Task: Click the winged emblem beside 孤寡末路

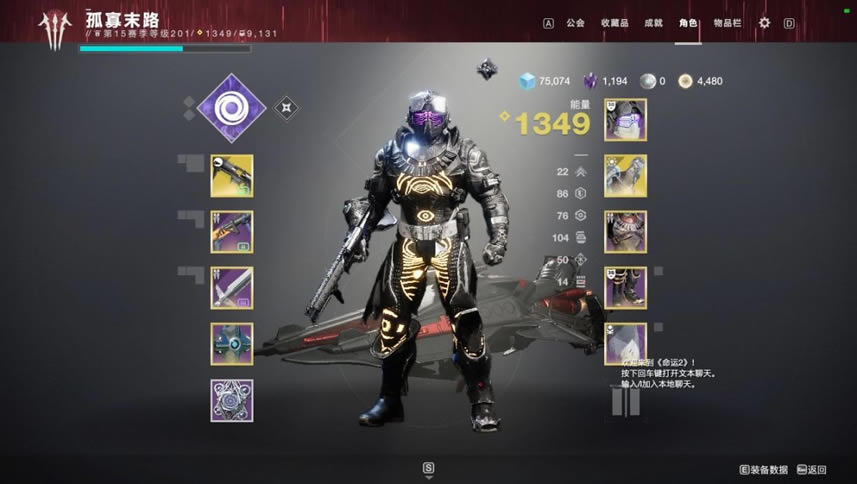Action: tap(54, 28)
